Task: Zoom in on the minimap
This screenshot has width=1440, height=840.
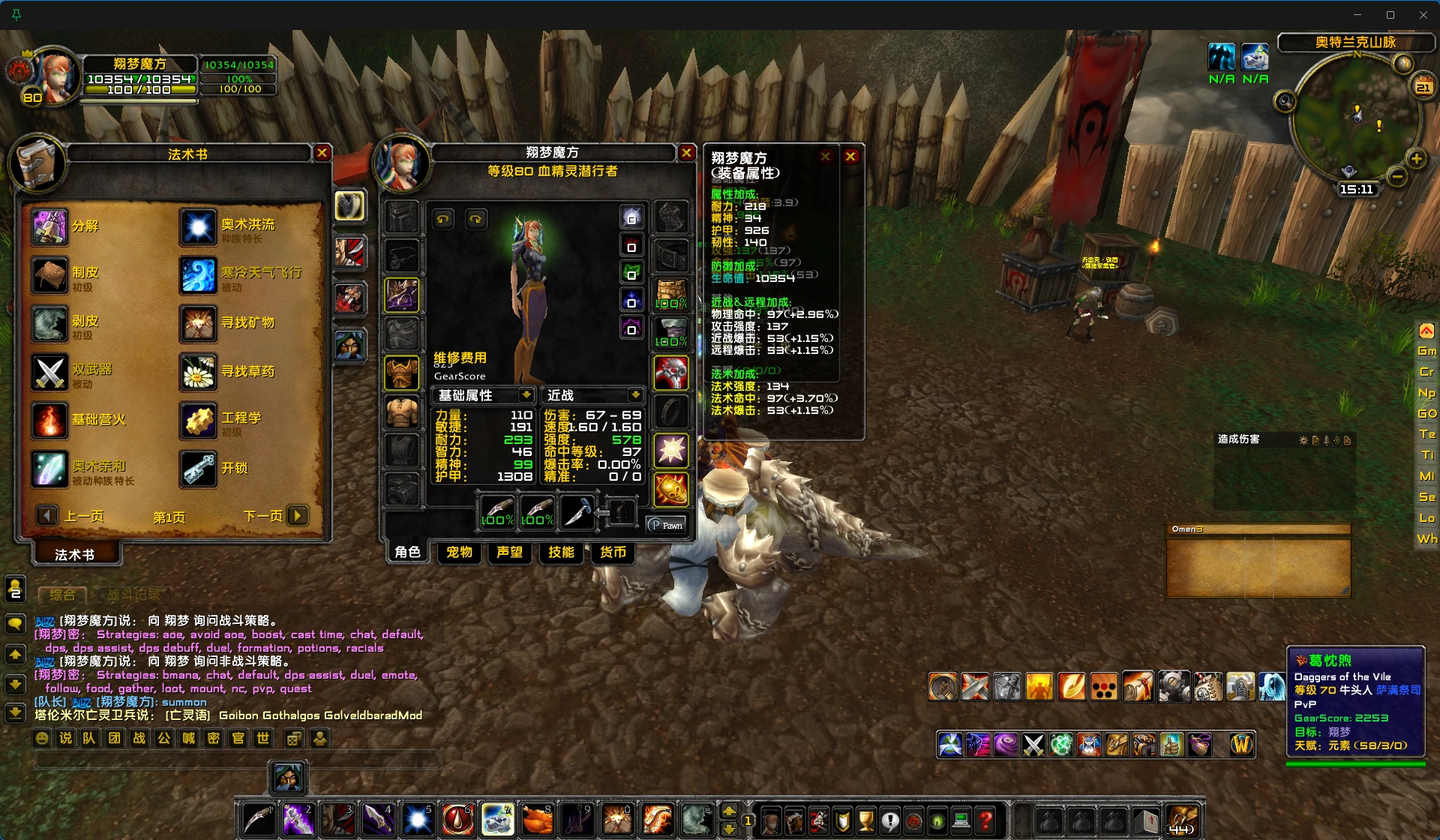Action: [1416, 158]
